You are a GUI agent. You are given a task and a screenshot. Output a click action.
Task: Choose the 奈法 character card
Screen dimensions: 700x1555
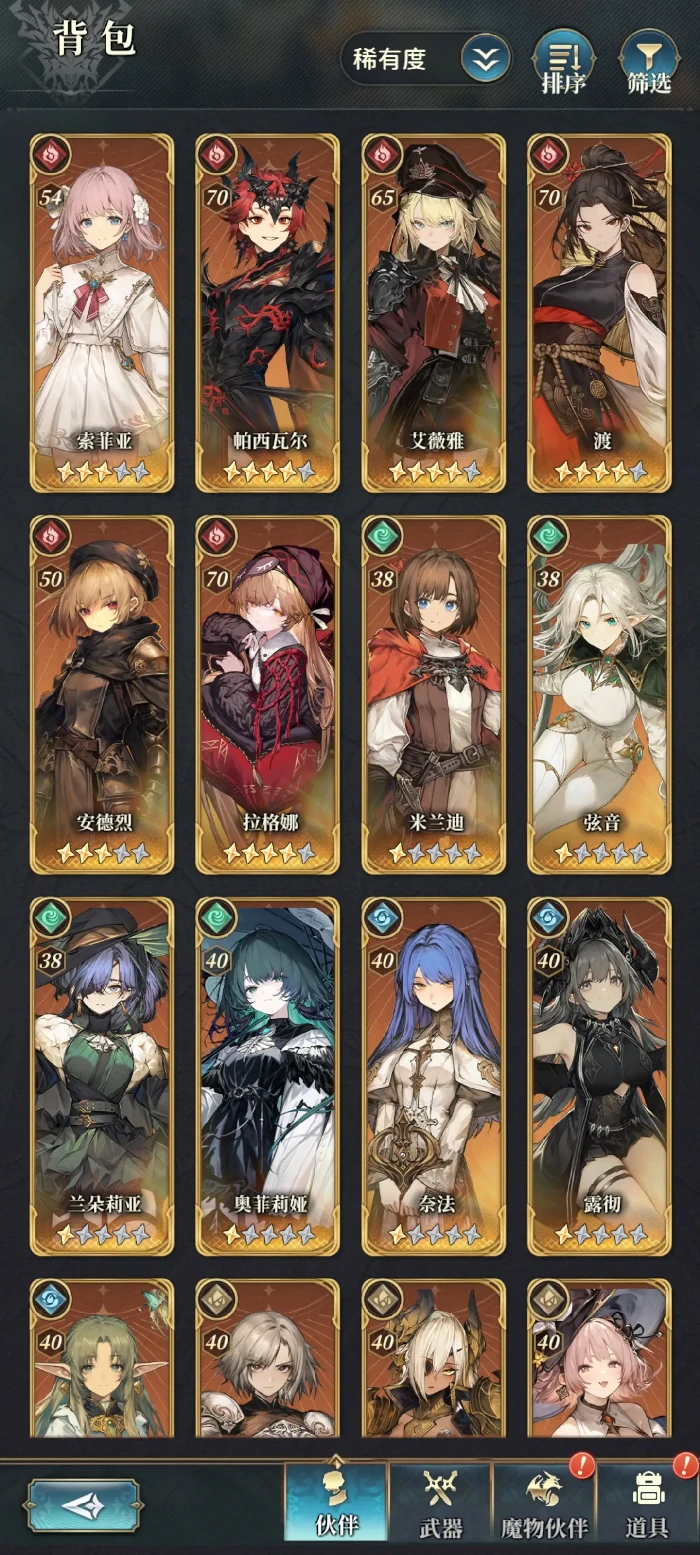coord(433,1076)
